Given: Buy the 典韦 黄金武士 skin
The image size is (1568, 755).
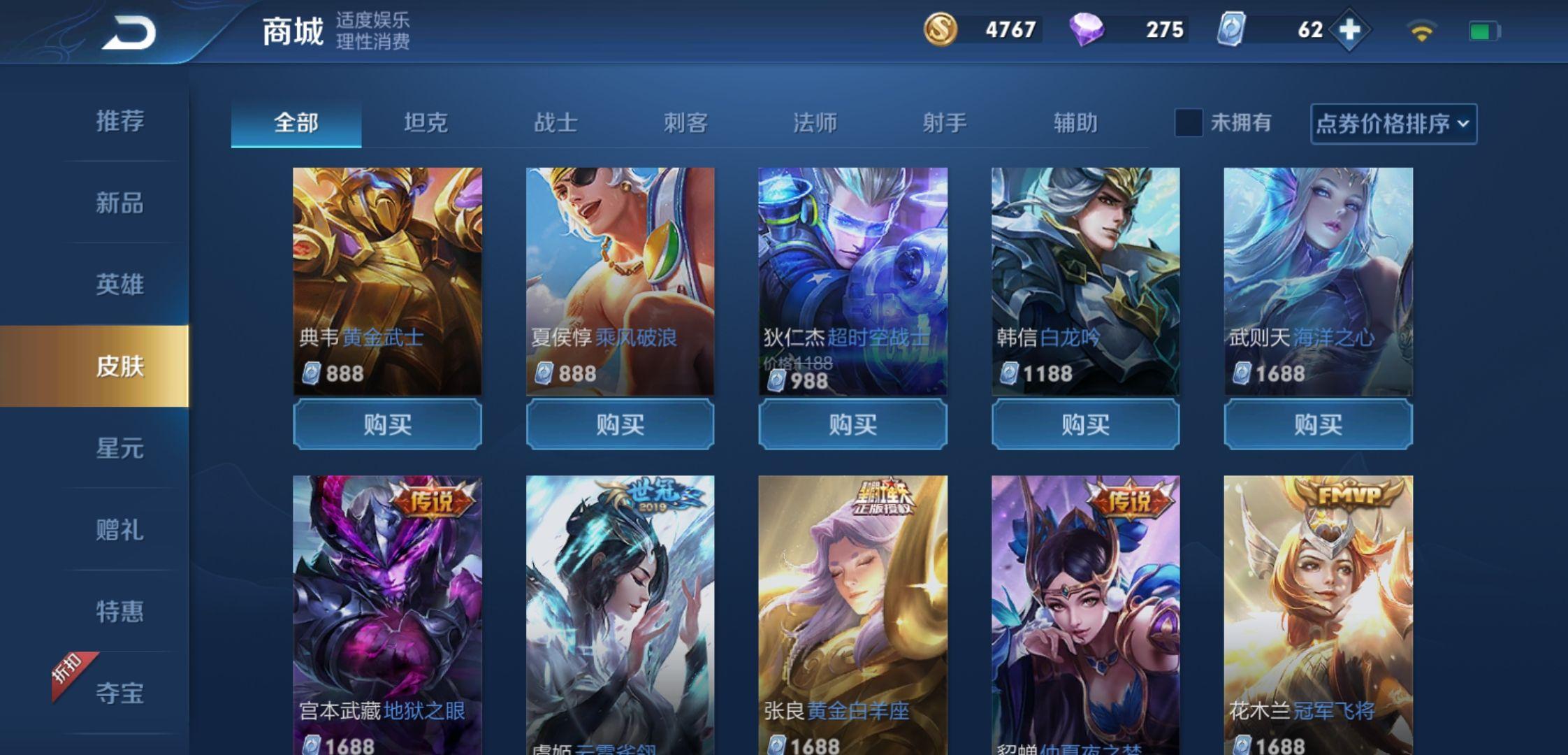Looking at the screenshot, I should click(x=387, y=424).
